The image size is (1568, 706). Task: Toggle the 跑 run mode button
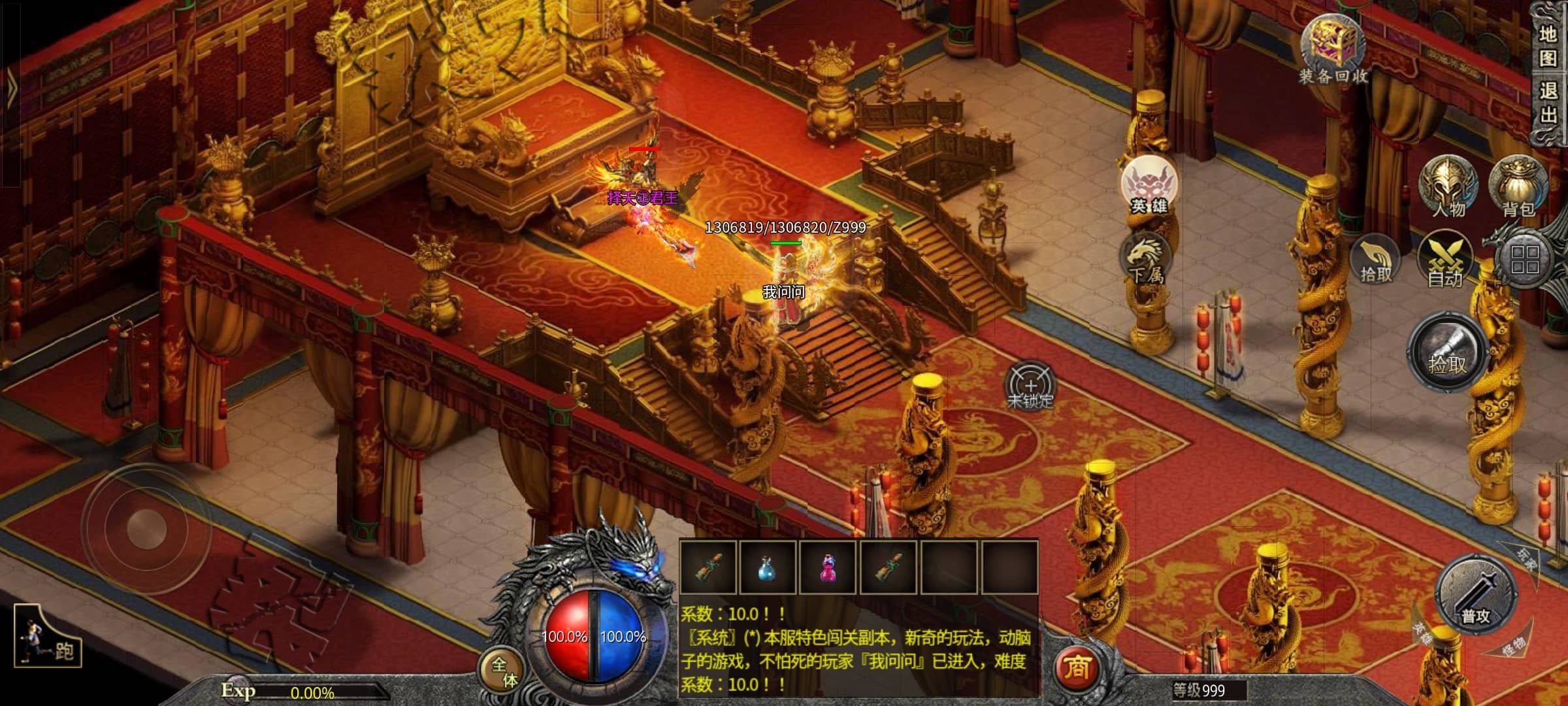point(48,636)
